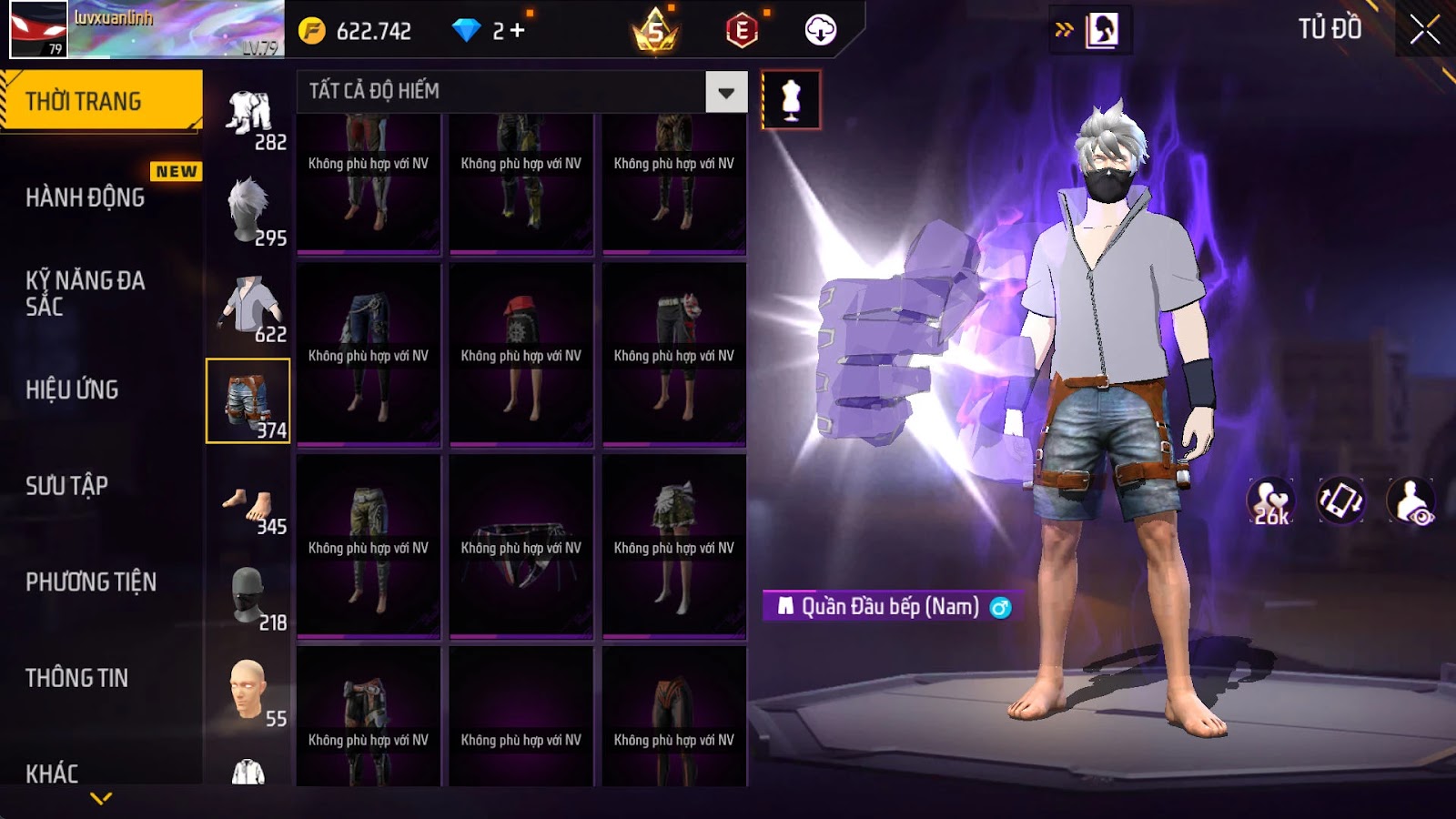This screenshot has width=1456, height=819.
Task: Click the mannequin outfit preview button
Action: (791, 100)
